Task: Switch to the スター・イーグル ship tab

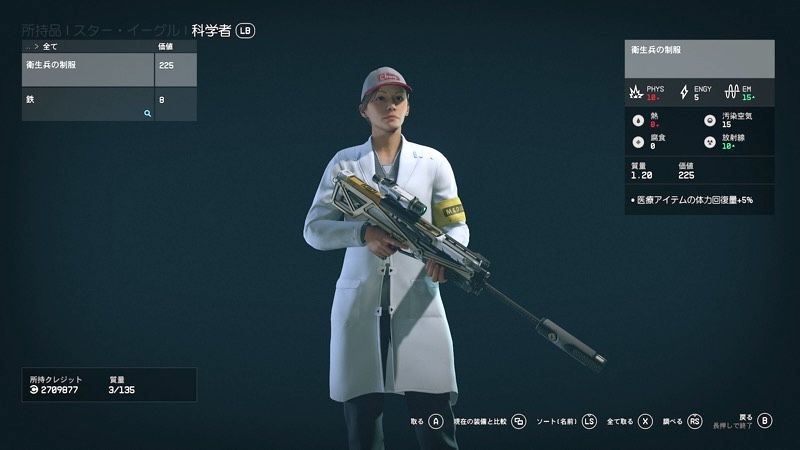Action: tap(130, 31)
